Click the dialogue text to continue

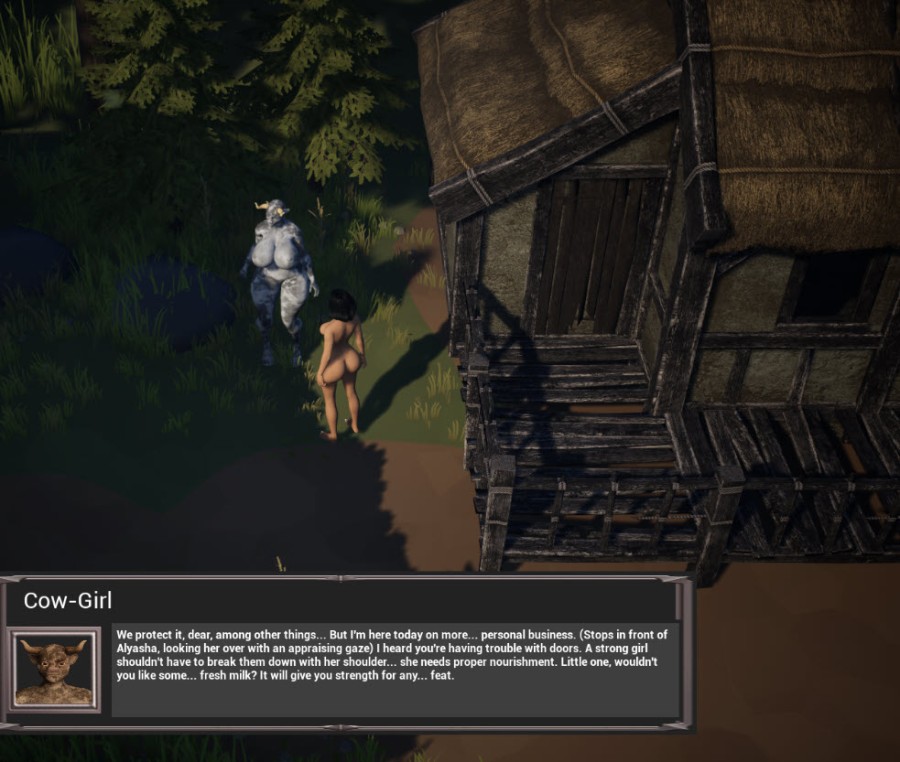[394, 655]
